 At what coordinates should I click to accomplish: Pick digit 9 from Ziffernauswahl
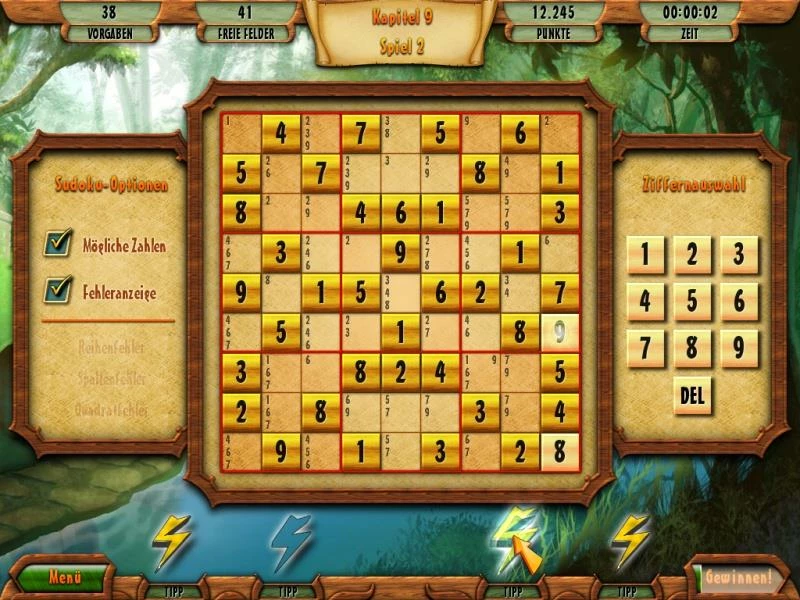tap(739, 348)
